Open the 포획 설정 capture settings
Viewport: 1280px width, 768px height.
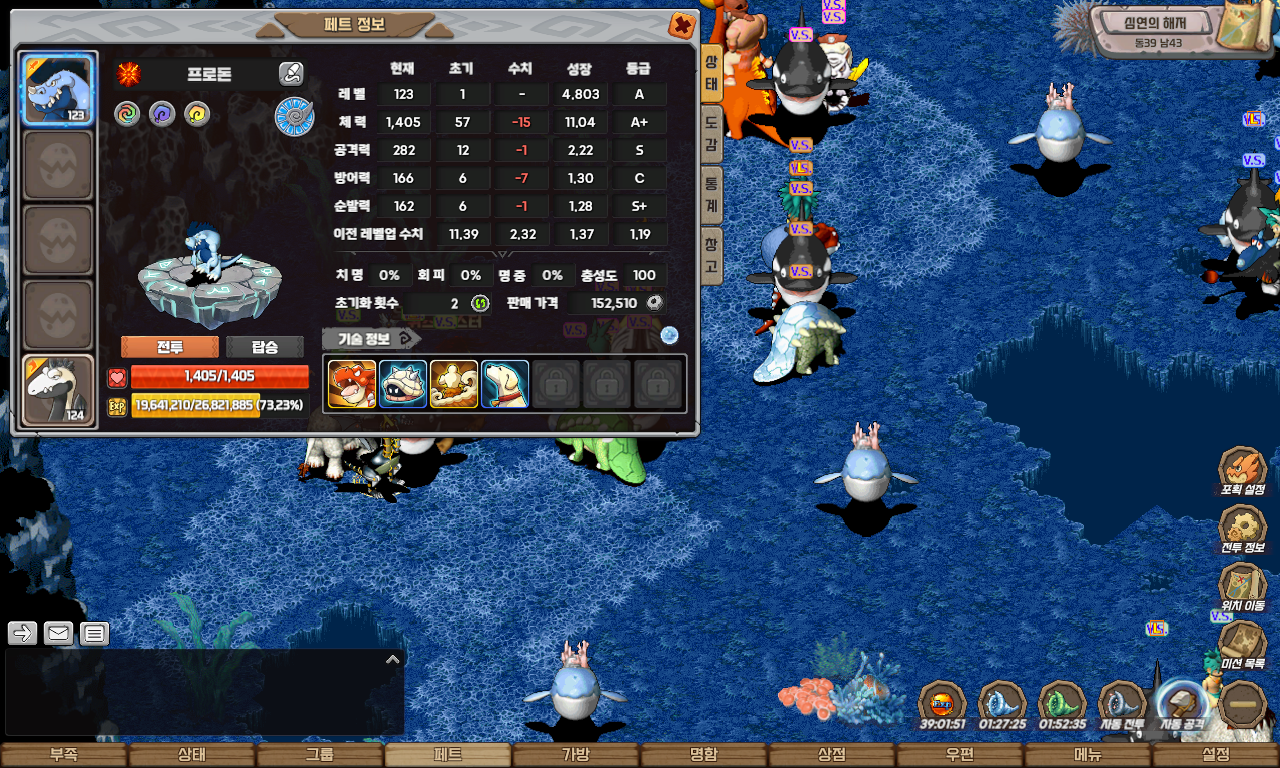pos(1243,471)
